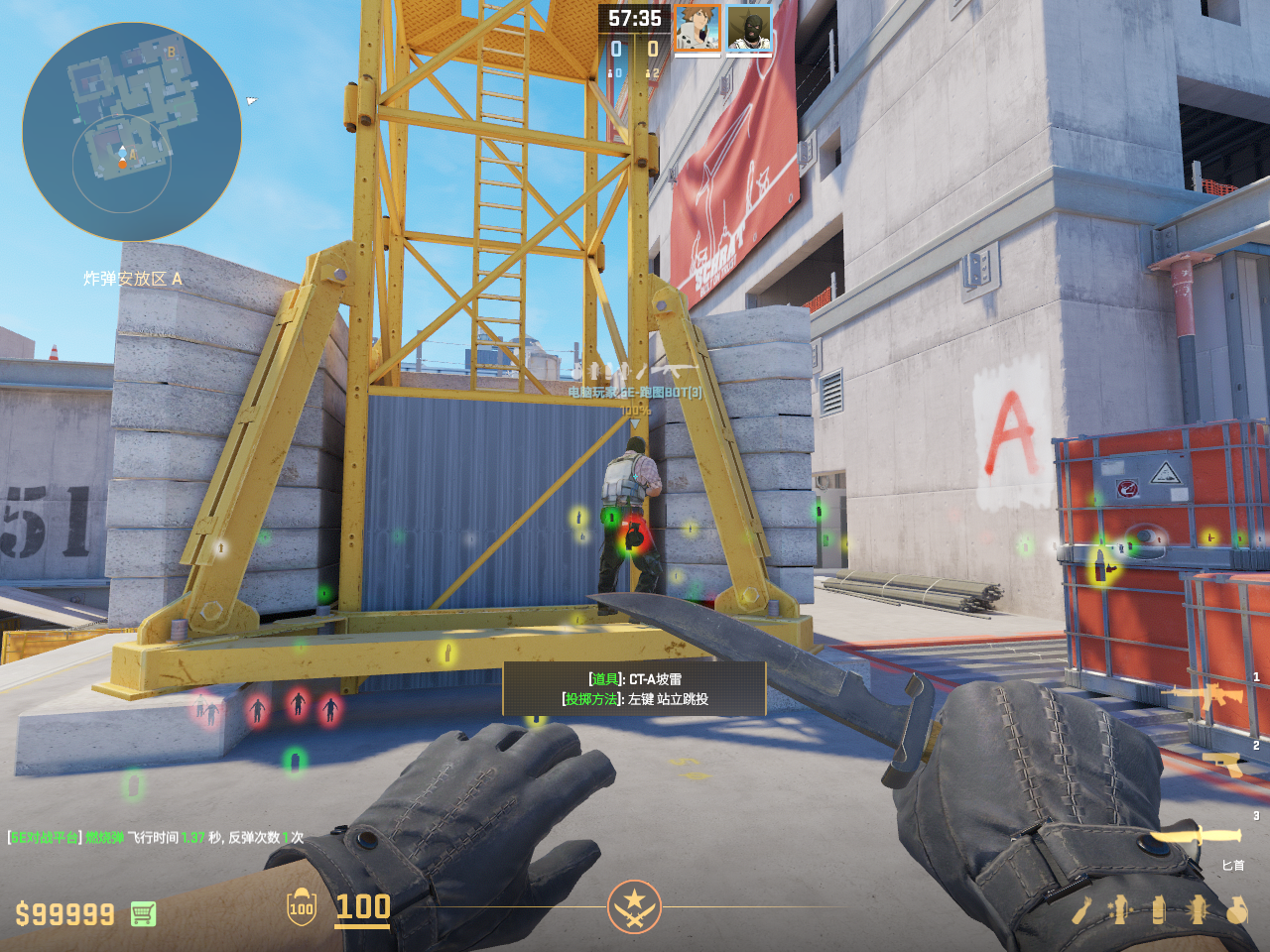Switch to the pistol in slot 2
Viewport: 1270px width, 952px height.
click(1222, 764)
